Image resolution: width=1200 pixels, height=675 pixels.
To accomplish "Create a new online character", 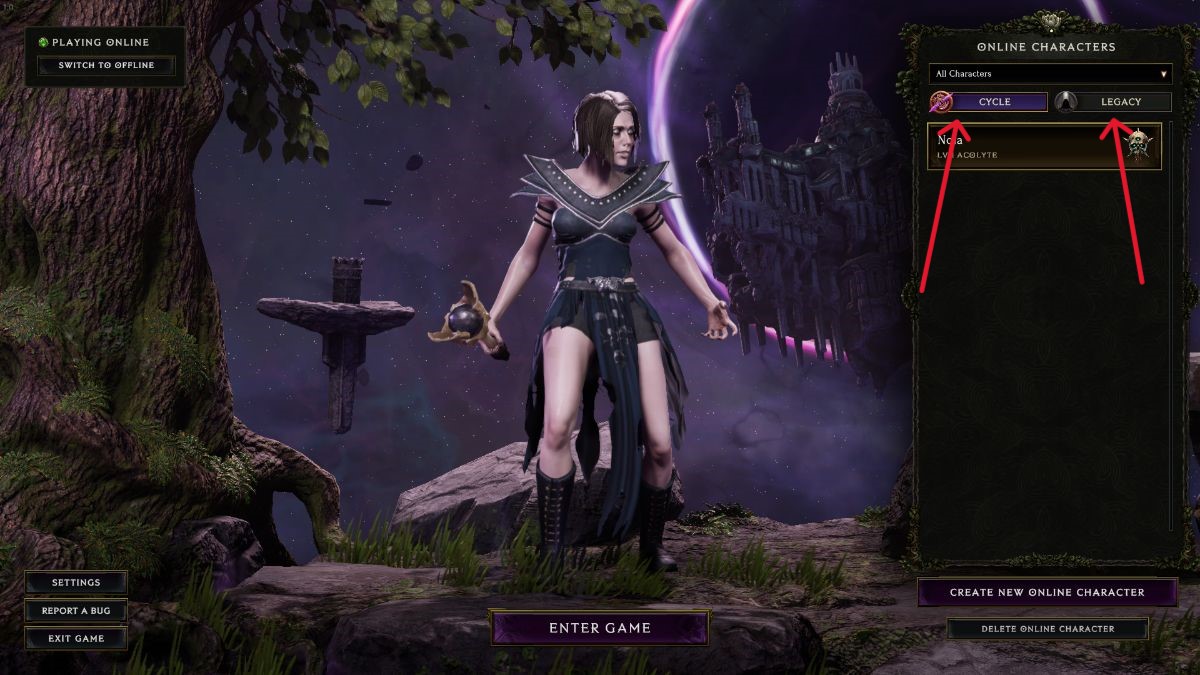I will click(1047, 592).
